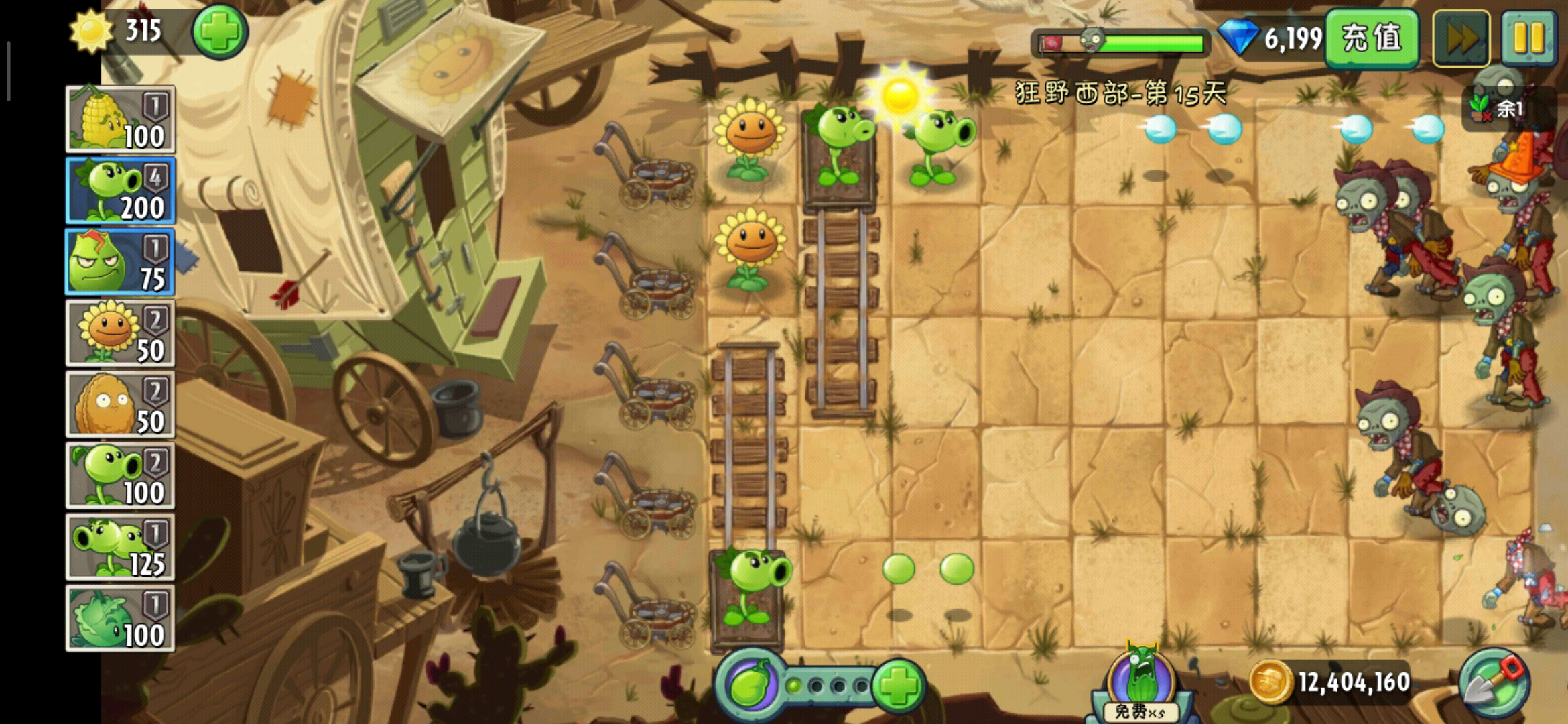The image size is (1568, 724).
Task: Collect the falling sun
Action: coord(900,96)
